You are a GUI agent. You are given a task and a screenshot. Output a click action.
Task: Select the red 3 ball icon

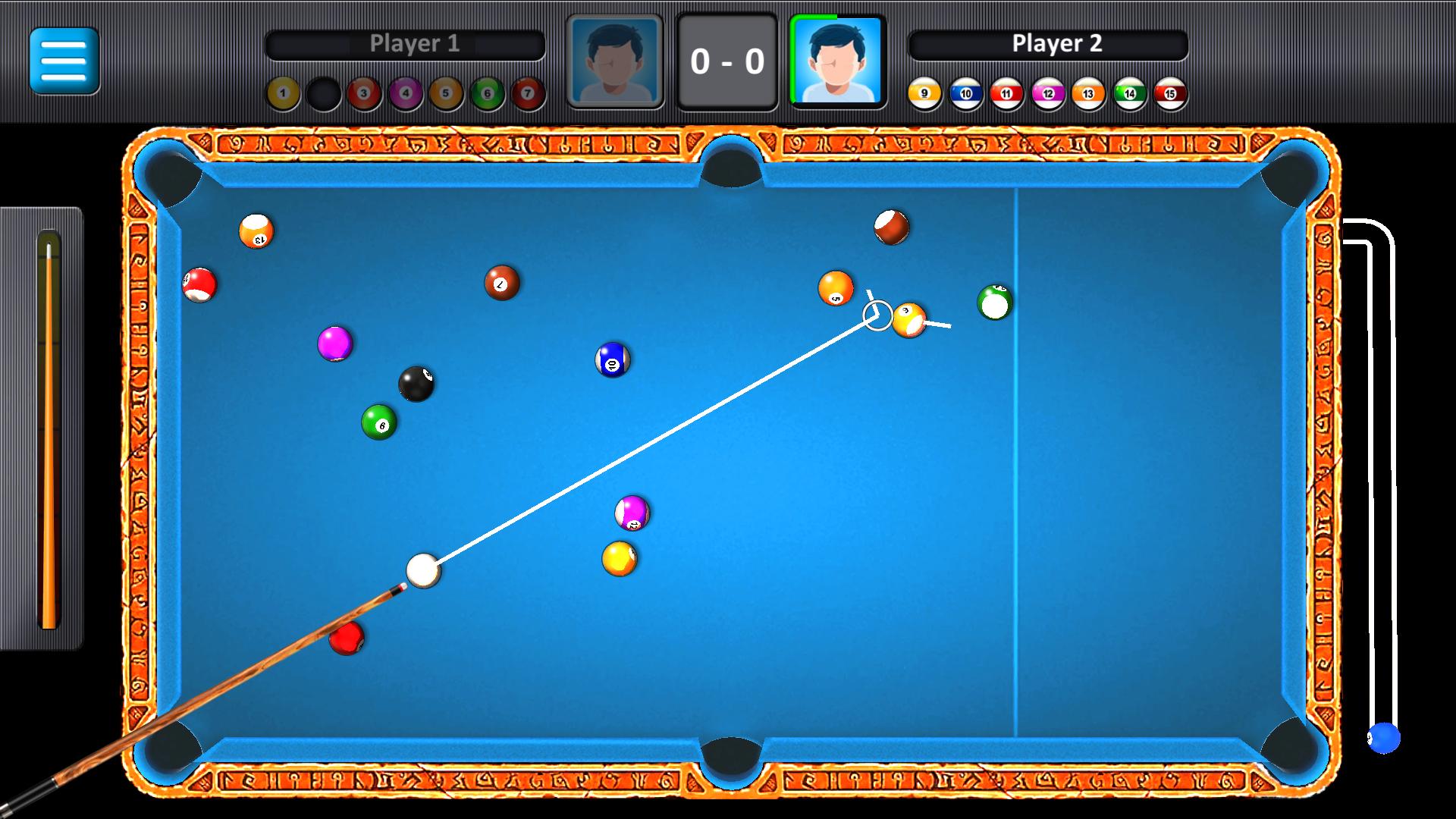(362, 93)
